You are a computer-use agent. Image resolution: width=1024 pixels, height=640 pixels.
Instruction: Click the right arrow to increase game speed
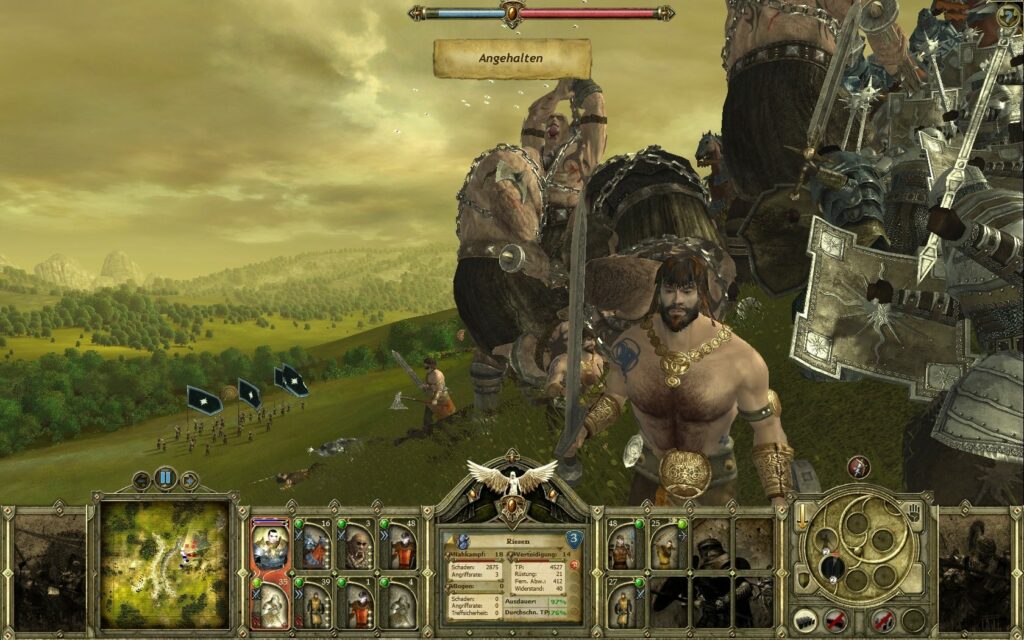[x=189, y=480]
